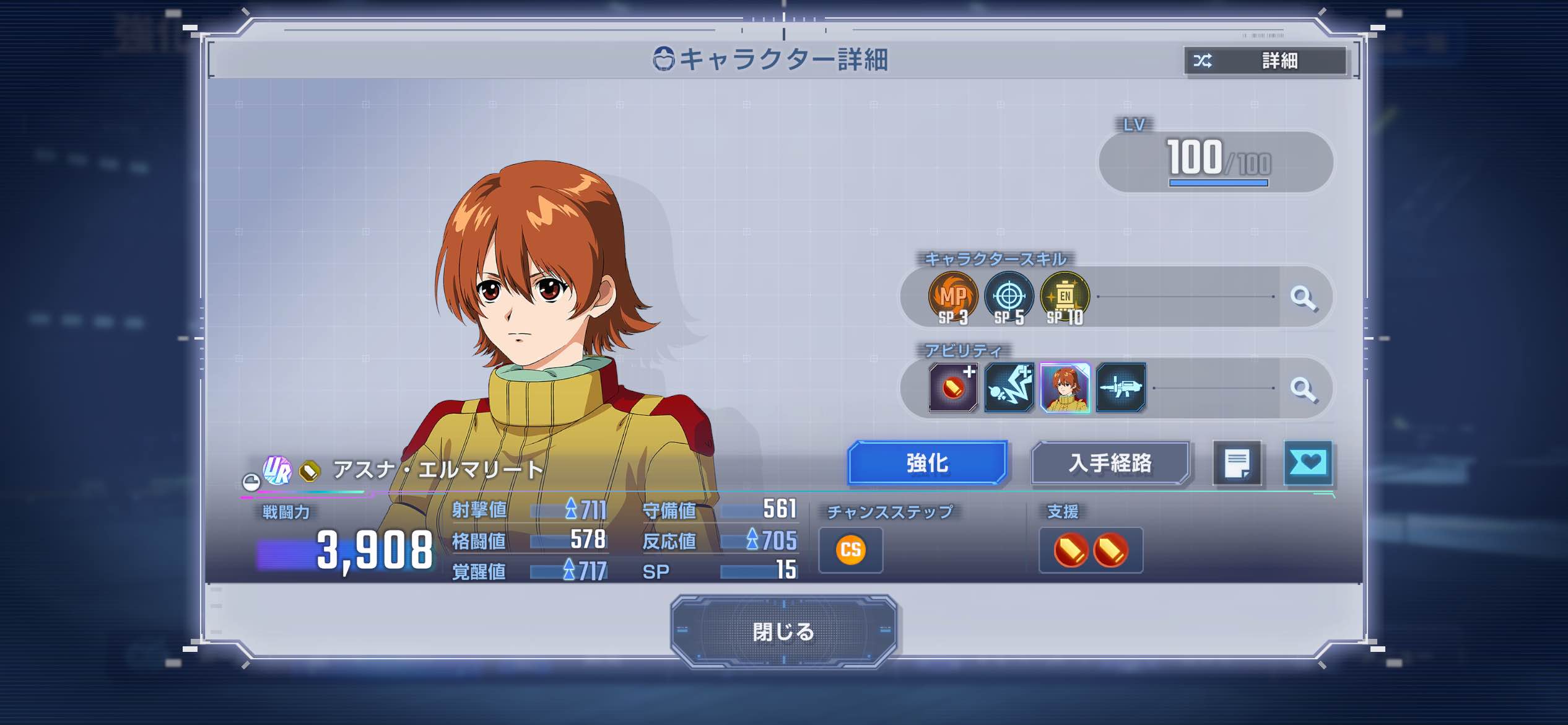Choose the red bullet plus ability

click(x=953, y=389)
